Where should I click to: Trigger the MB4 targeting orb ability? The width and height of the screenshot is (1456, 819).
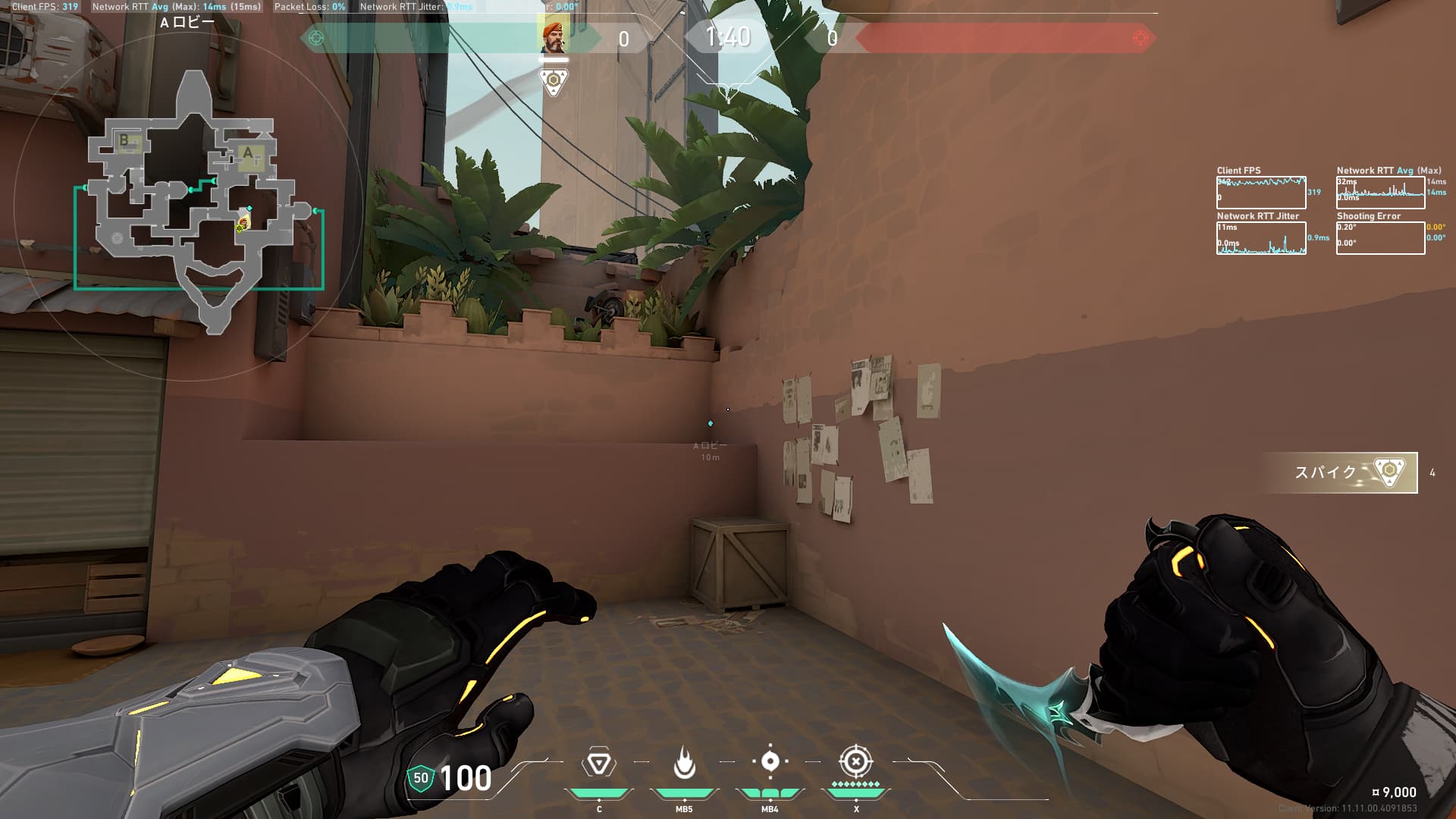(770, 762)
